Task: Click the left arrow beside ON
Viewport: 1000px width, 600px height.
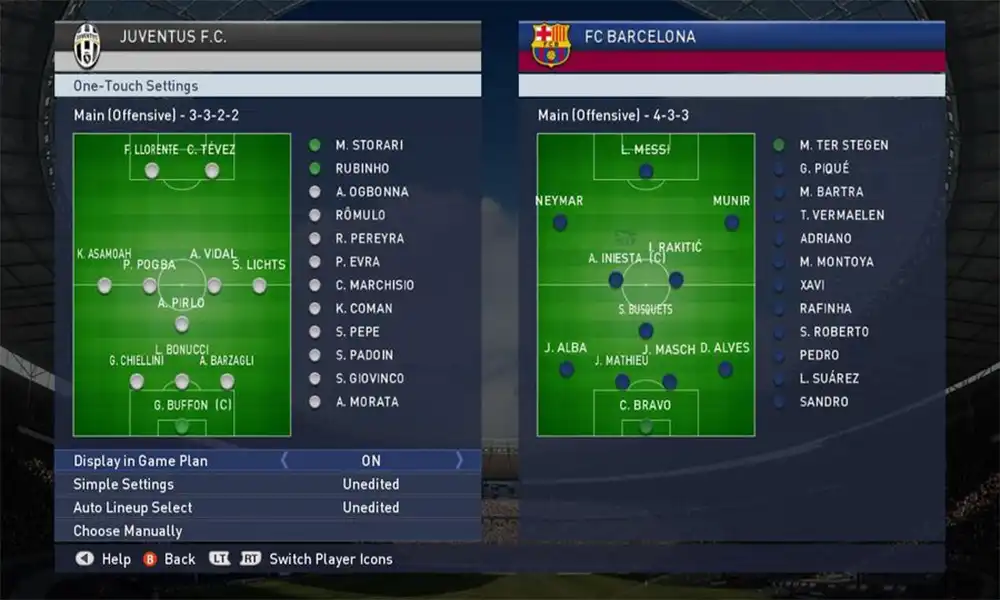Action: coord(284,461)
